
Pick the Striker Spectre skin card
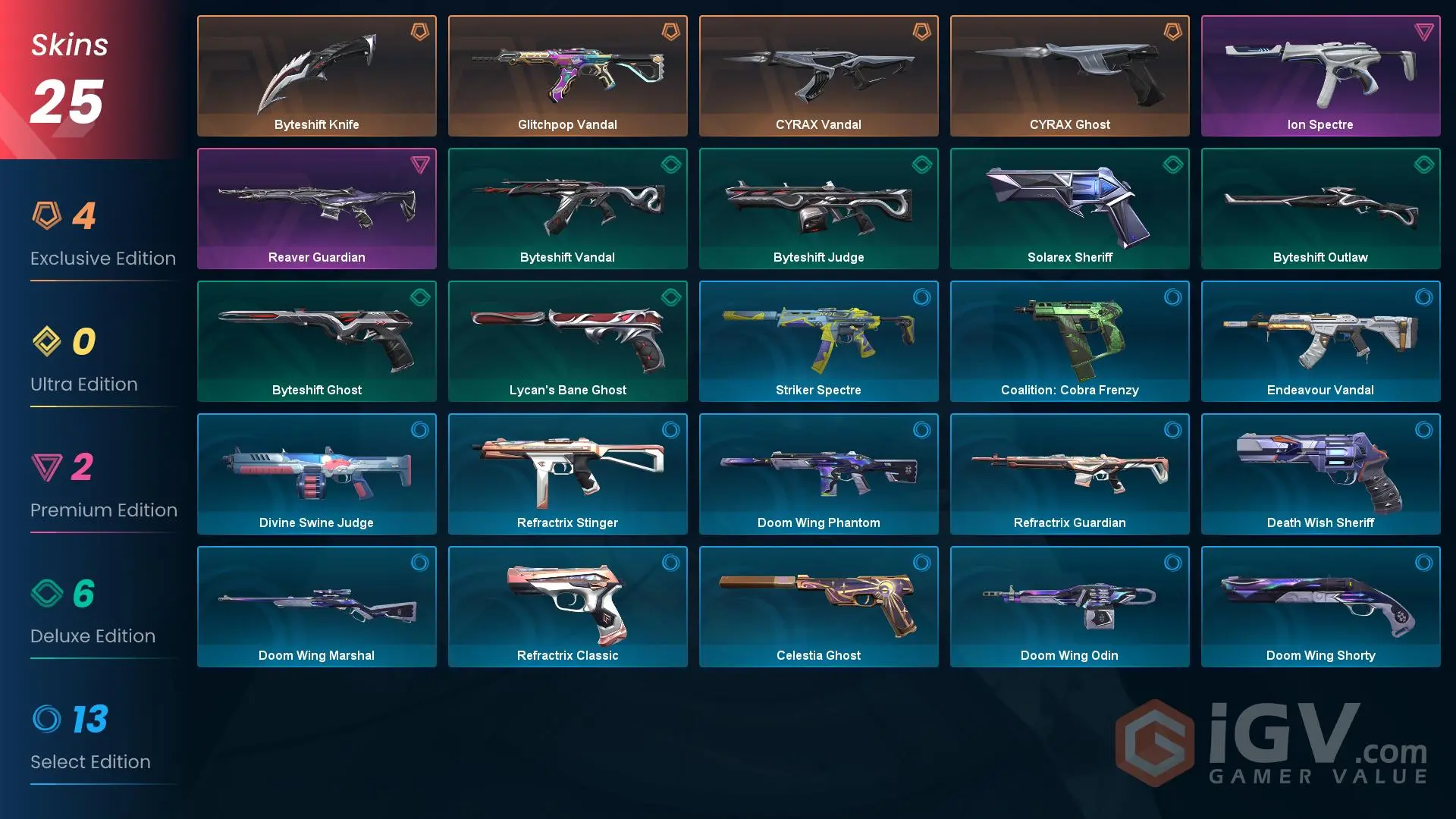pos(818,341)
